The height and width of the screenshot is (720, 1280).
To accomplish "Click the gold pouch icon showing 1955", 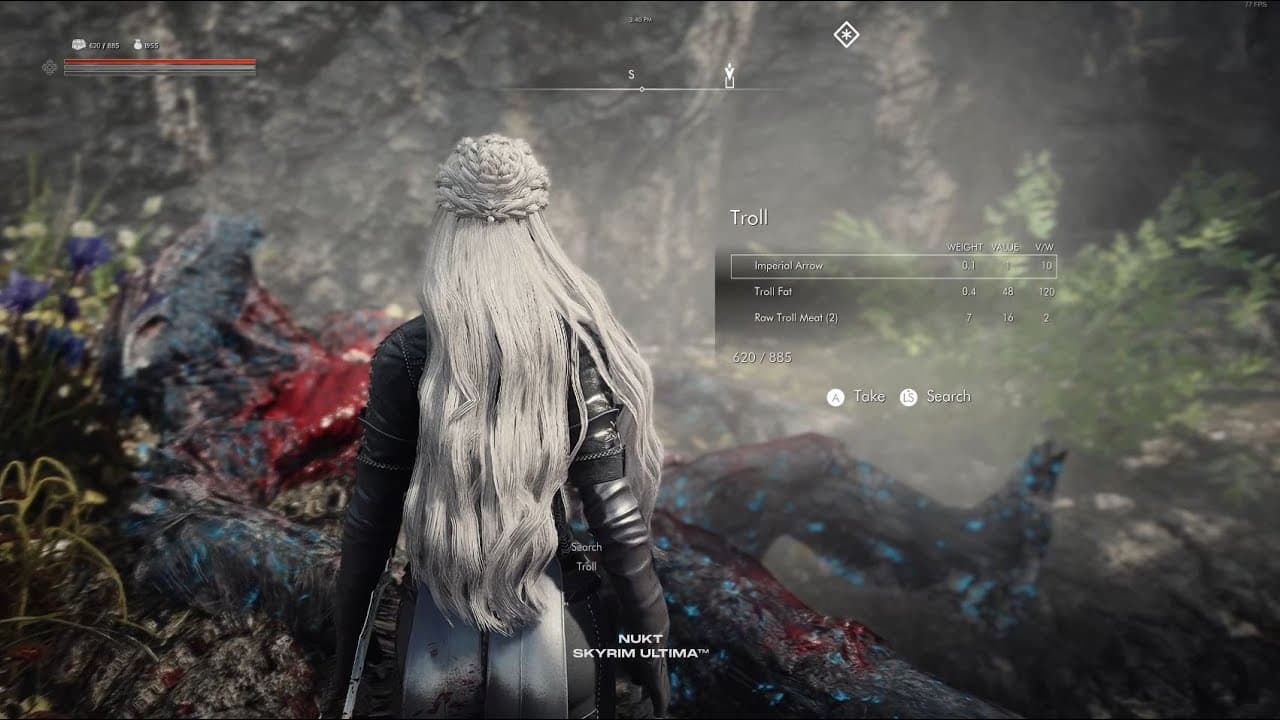I will [140, 45].
